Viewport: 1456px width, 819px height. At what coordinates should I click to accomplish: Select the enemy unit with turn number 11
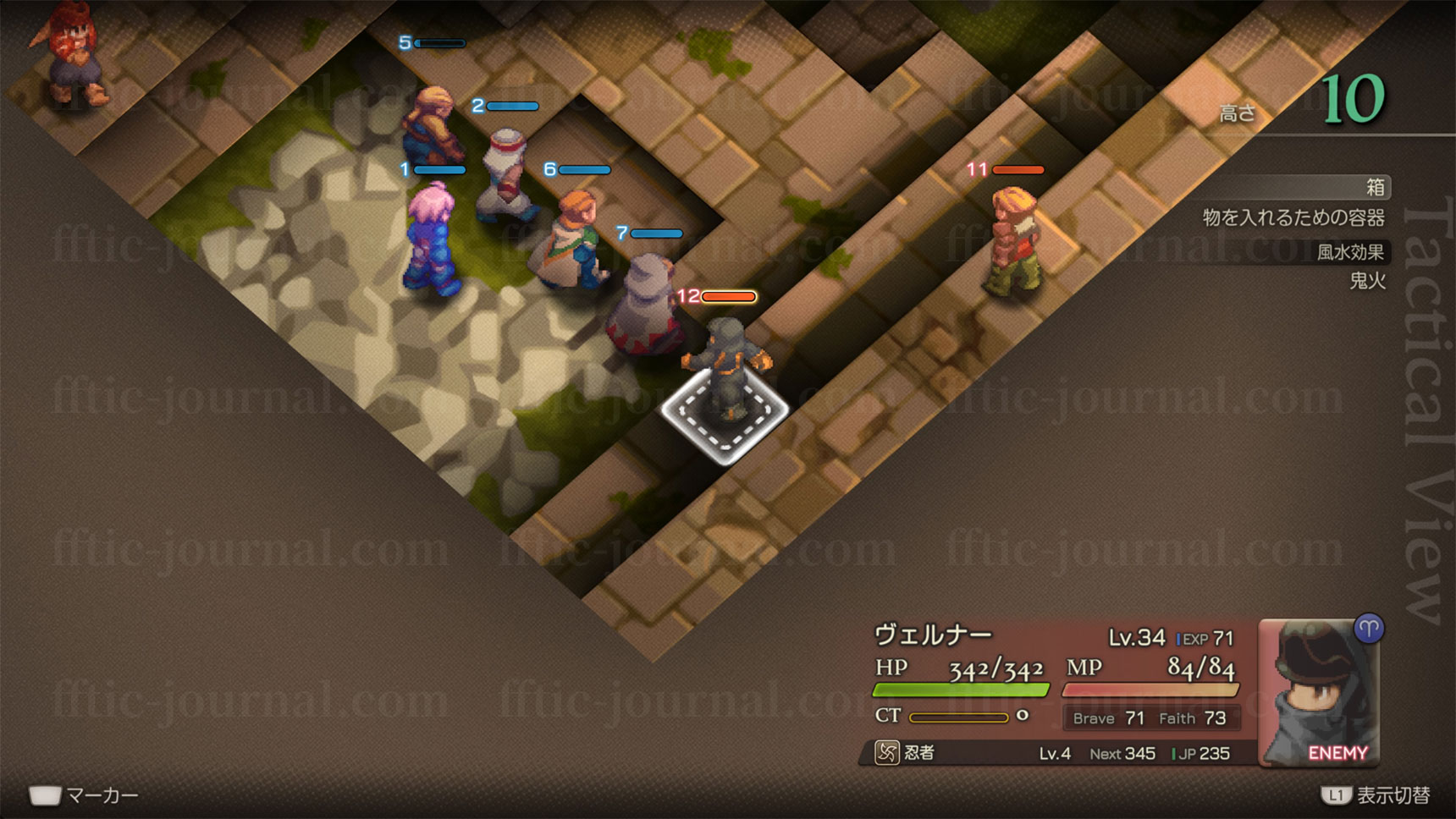tap(1015, 241)
